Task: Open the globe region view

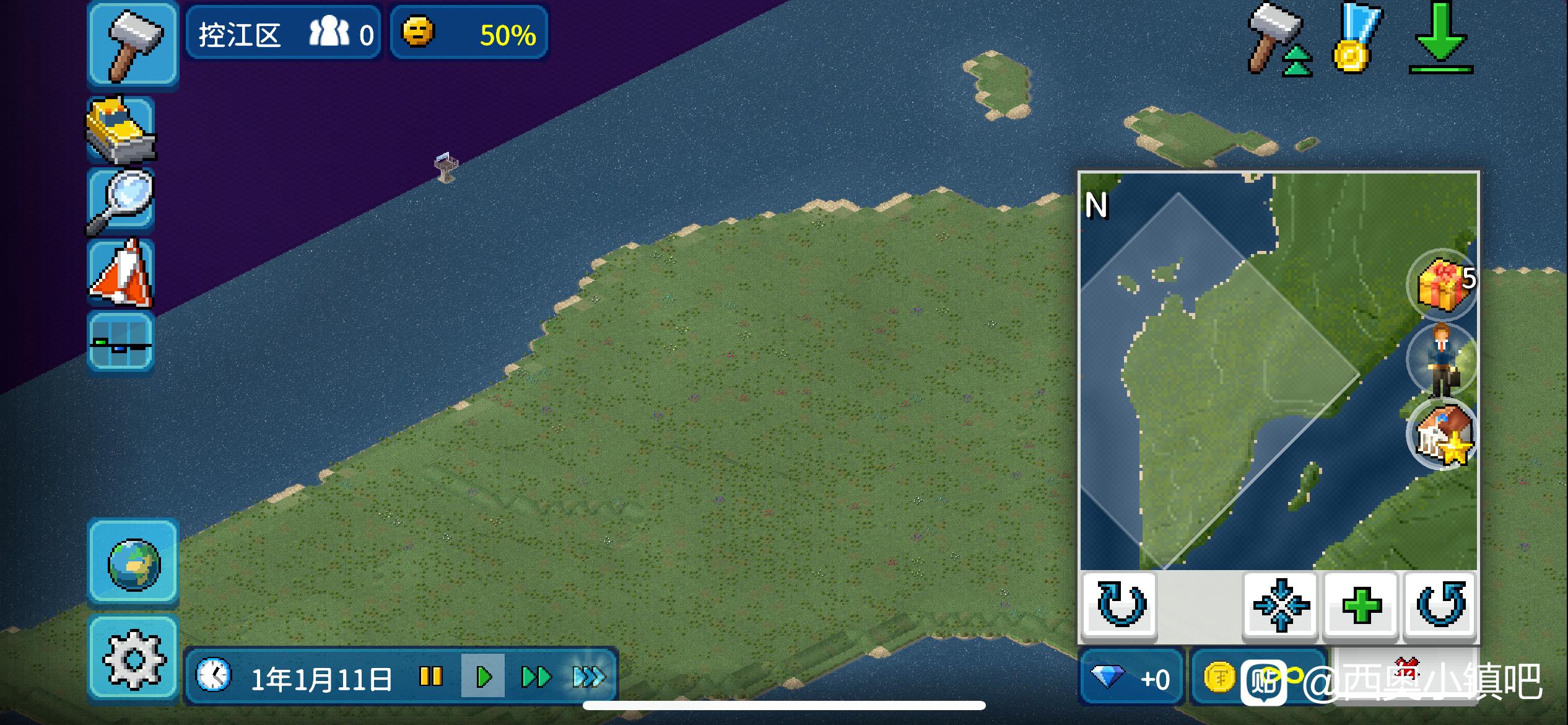Action: [133, 563]
